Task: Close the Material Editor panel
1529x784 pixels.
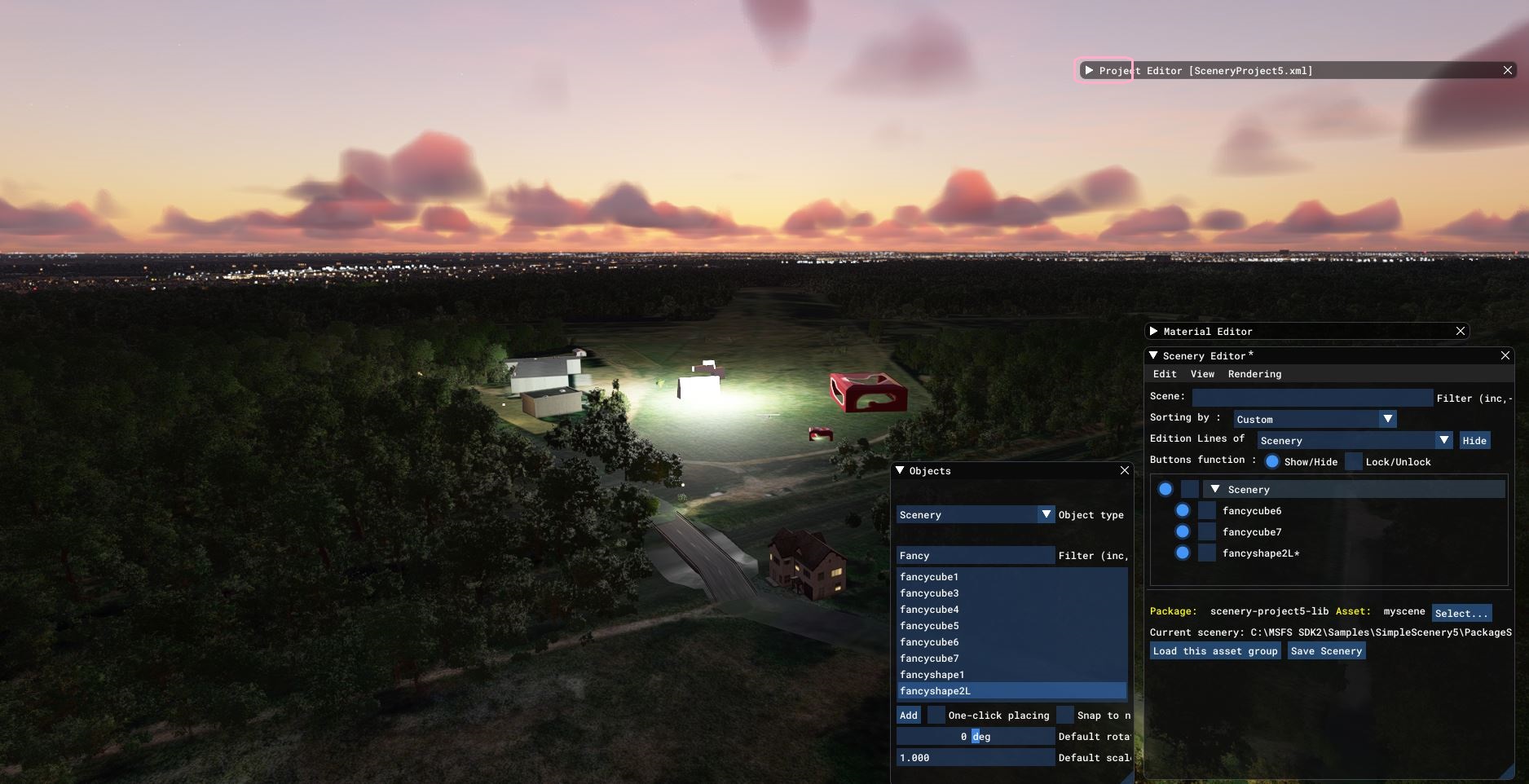Action: point(1460,331)
